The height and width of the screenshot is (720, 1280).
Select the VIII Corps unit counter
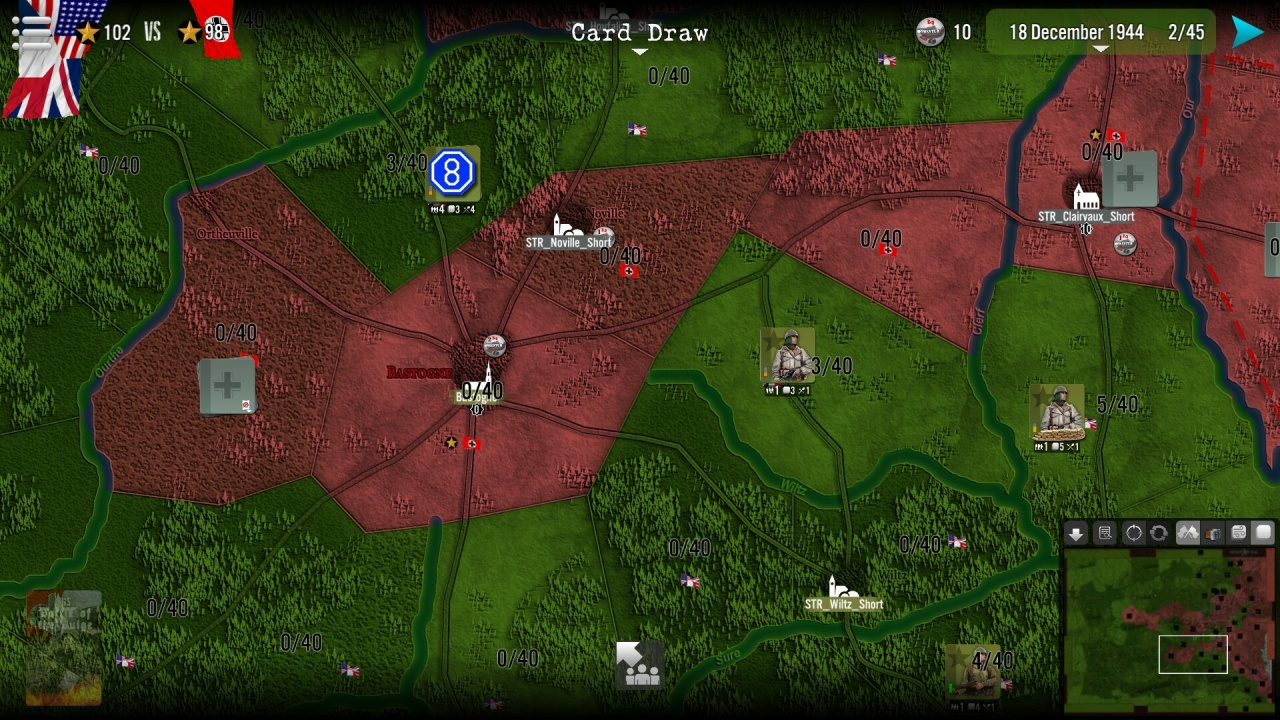click(x=452, y=174)
